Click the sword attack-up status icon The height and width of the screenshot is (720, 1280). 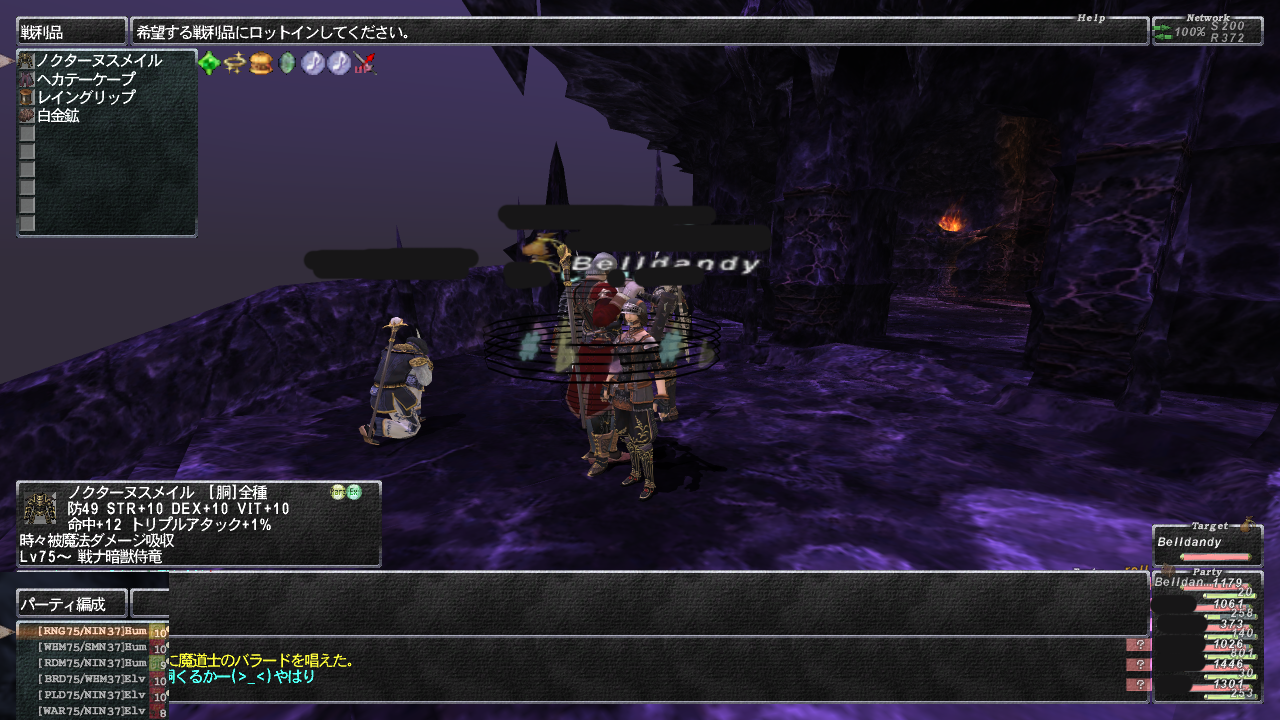(x=365, y=64)
